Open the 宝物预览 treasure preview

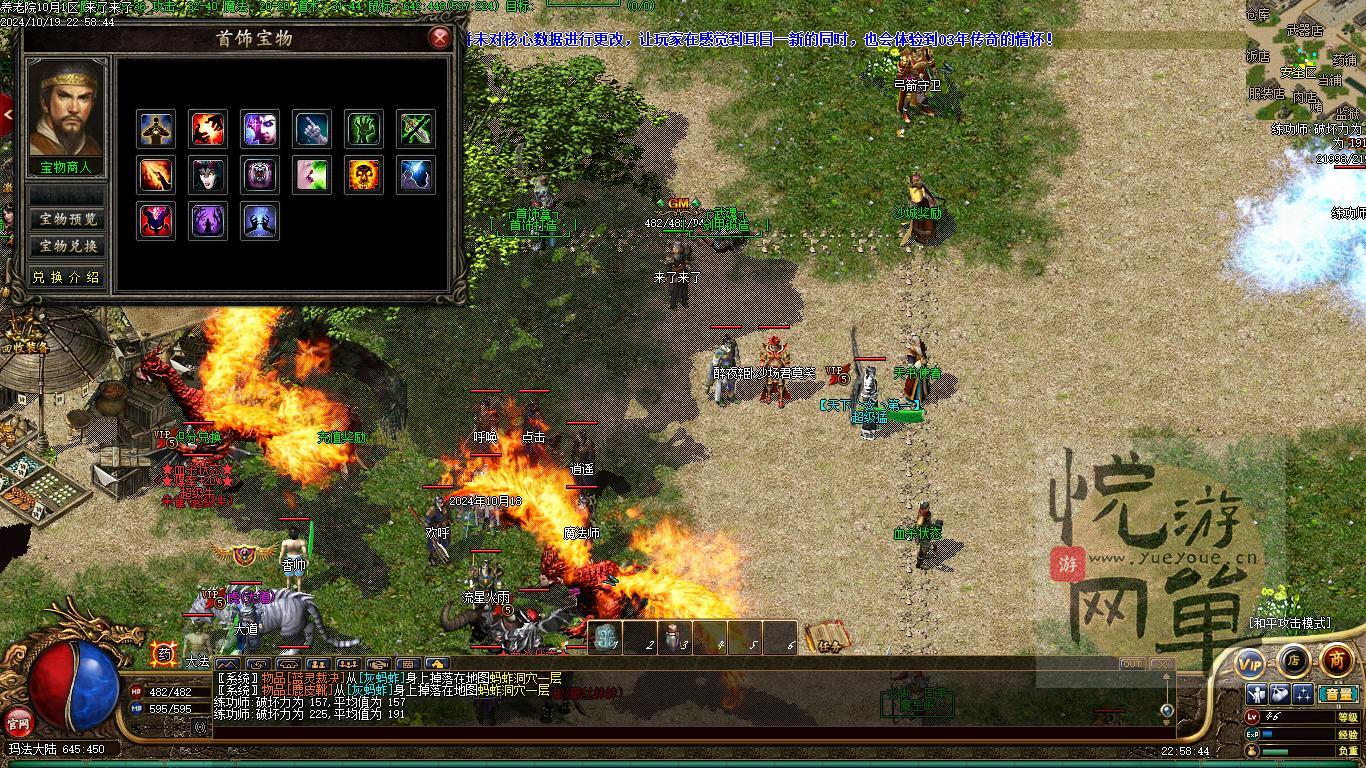pyautogui.click(x=67, y=219)
